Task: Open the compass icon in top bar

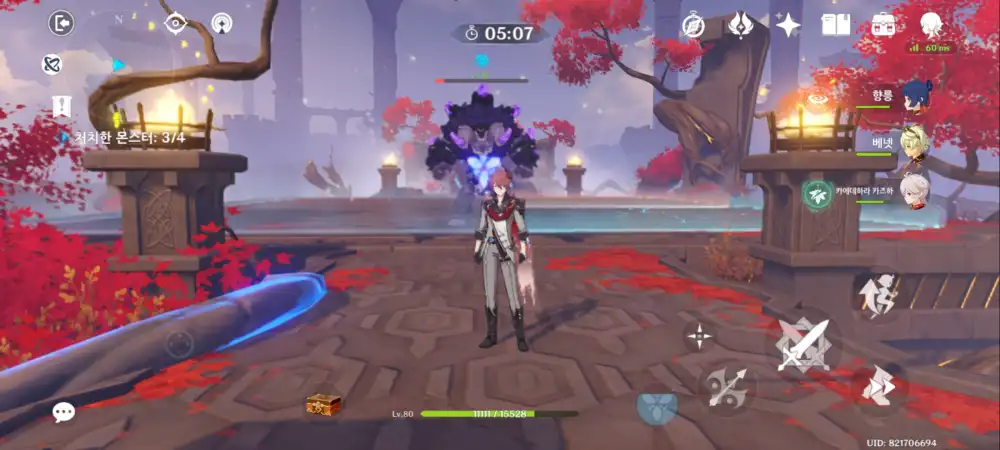Action: [x=694, y=26]
